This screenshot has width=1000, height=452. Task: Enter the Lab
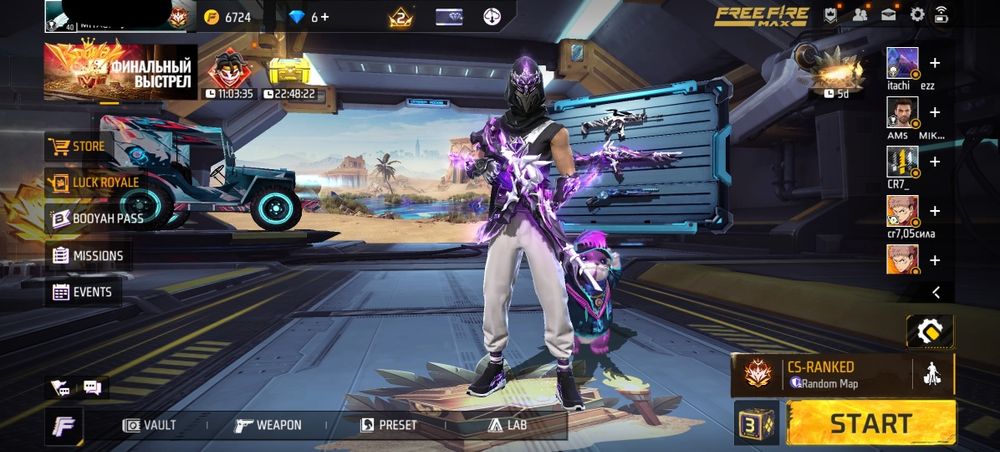point(507,425)
